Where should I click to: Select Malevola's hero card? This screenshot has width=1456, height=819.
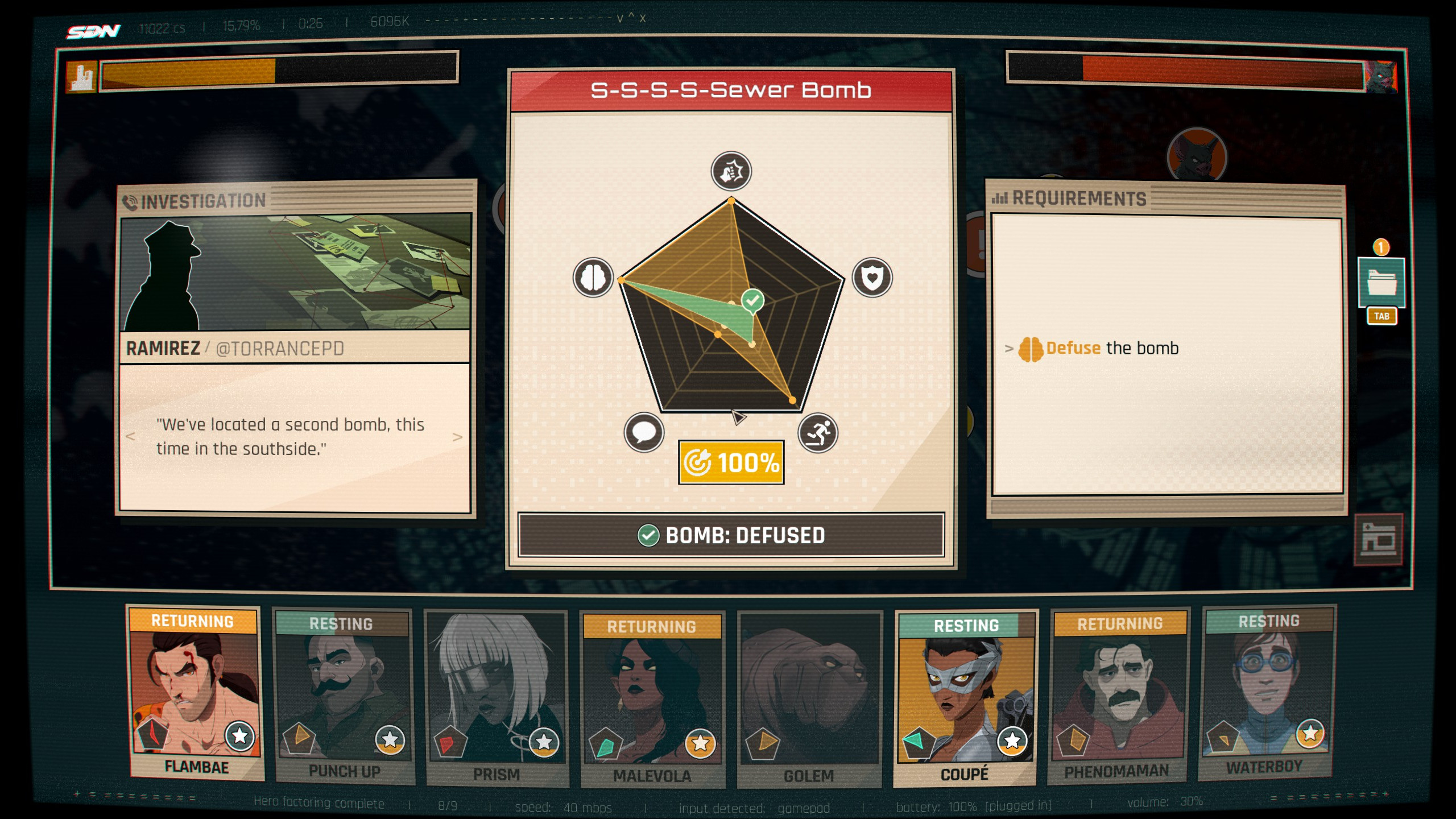(x=652, y=700)
